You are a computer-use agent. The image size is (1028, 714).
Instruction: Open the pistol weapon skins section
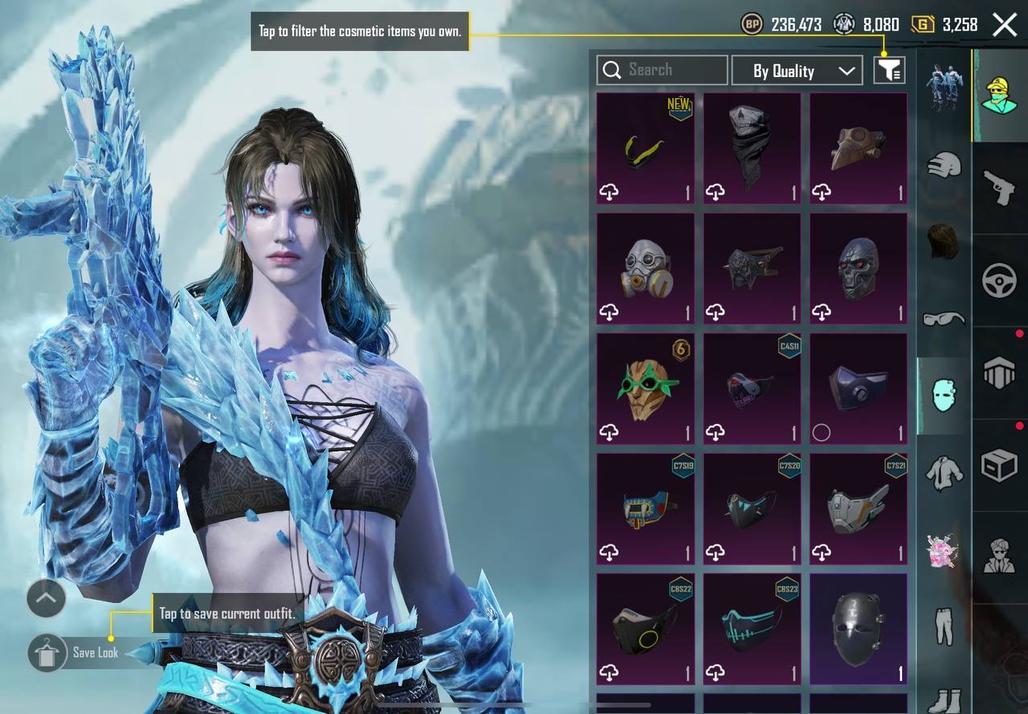999,186
